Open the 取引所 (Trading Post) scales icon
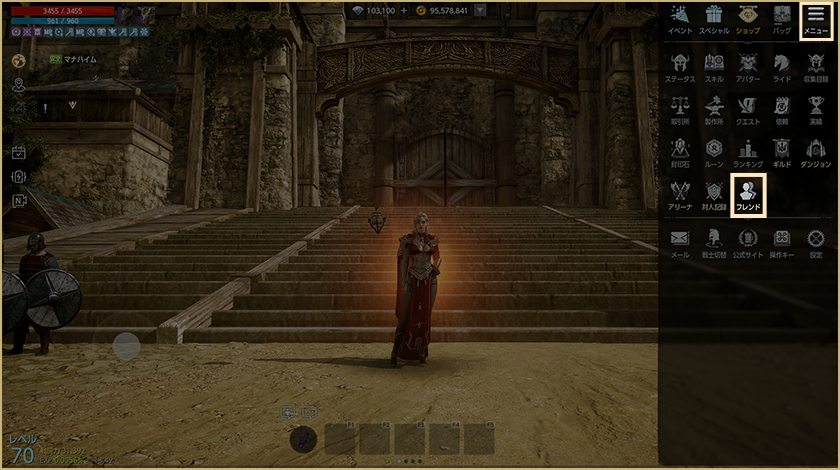This screenshot has height=470, width=840. [680, 109]
